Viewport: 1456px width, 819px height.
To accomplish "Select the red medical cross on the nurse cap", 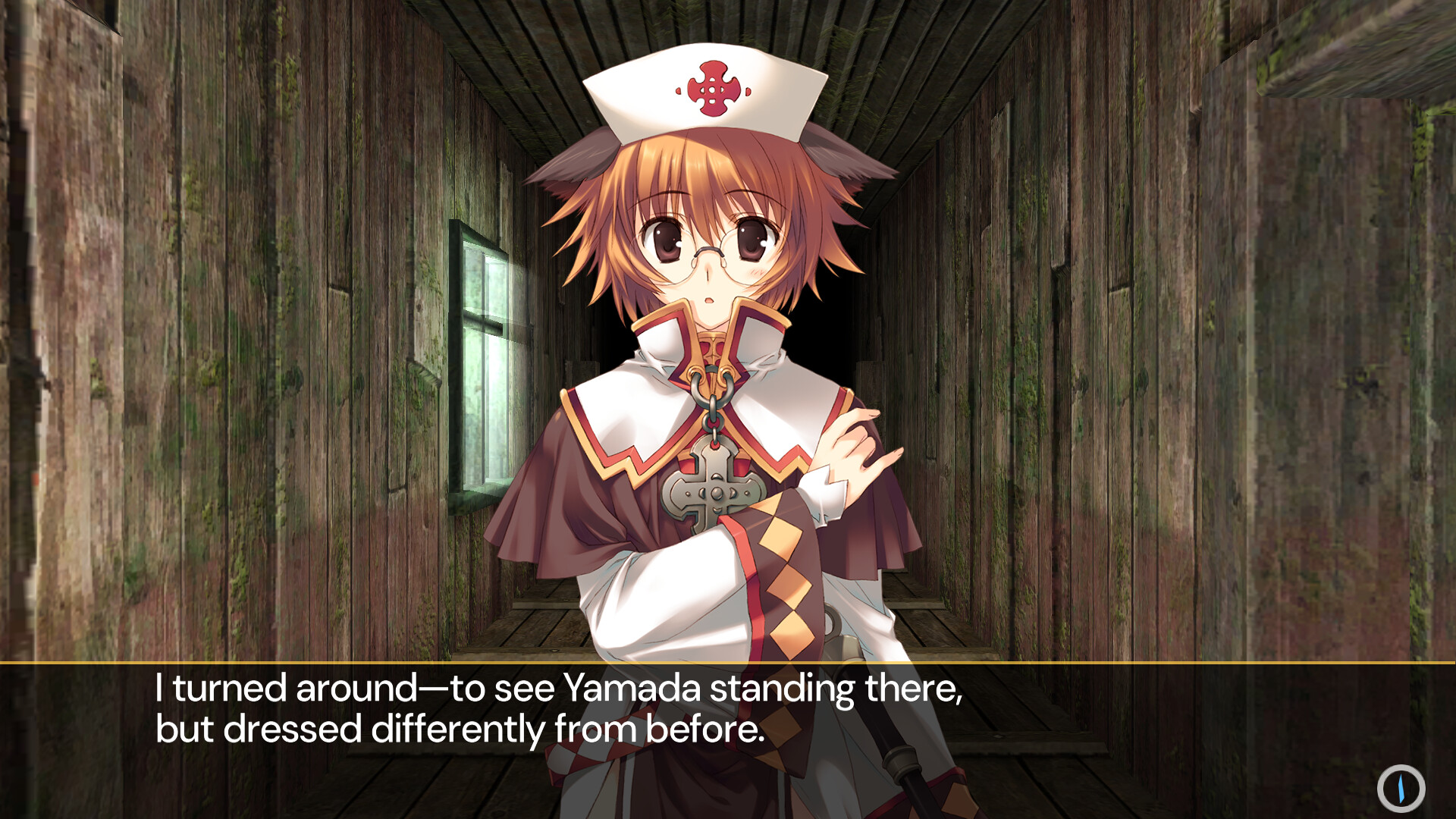I will point(711,89).
